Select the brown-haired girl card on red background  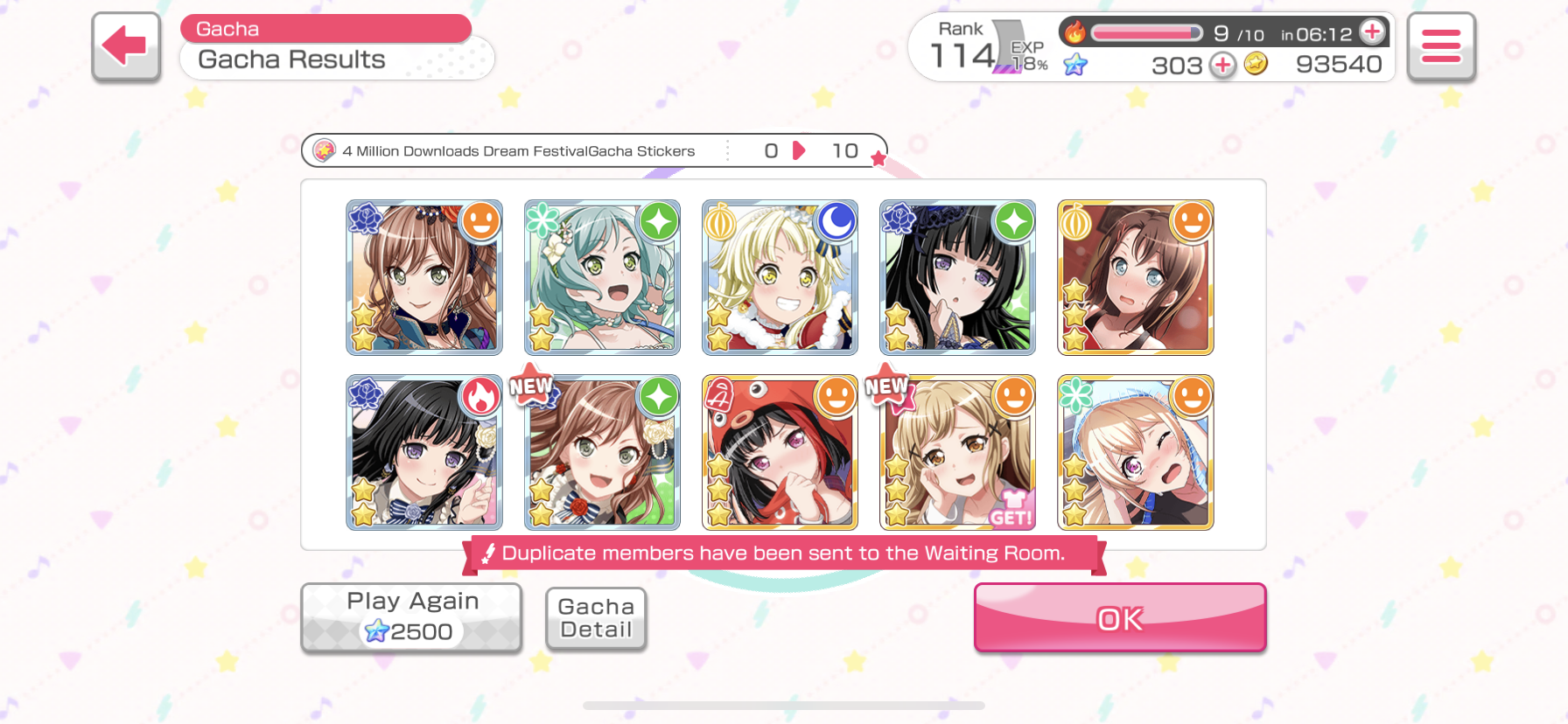click(1135, 277)
